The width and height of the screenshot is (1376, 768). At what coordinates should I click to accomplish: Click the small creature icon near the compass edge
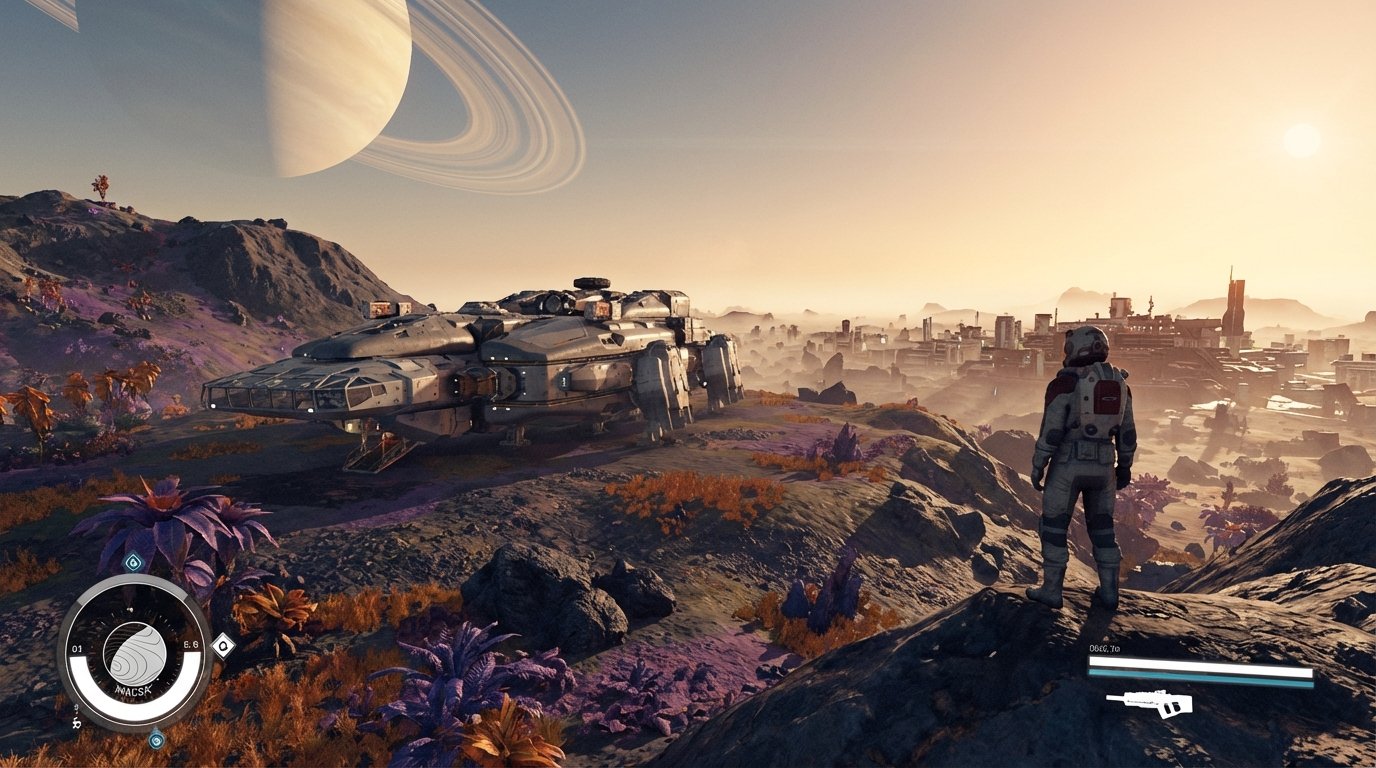[x=75, y=722]
